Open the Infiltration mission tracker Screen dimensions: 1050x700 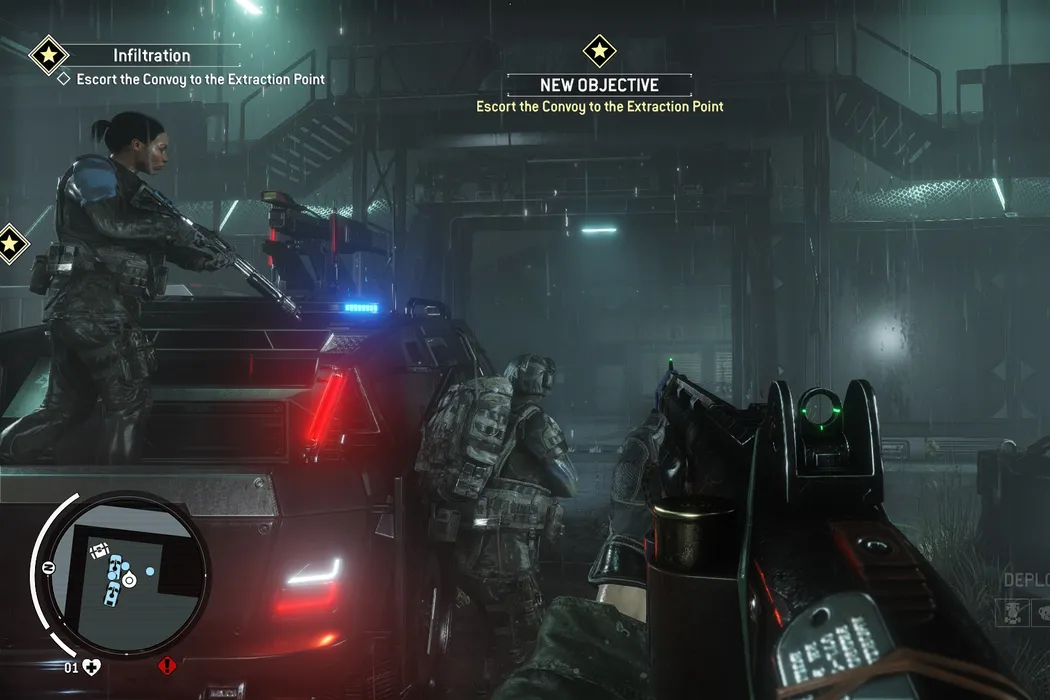pos(151,56)
